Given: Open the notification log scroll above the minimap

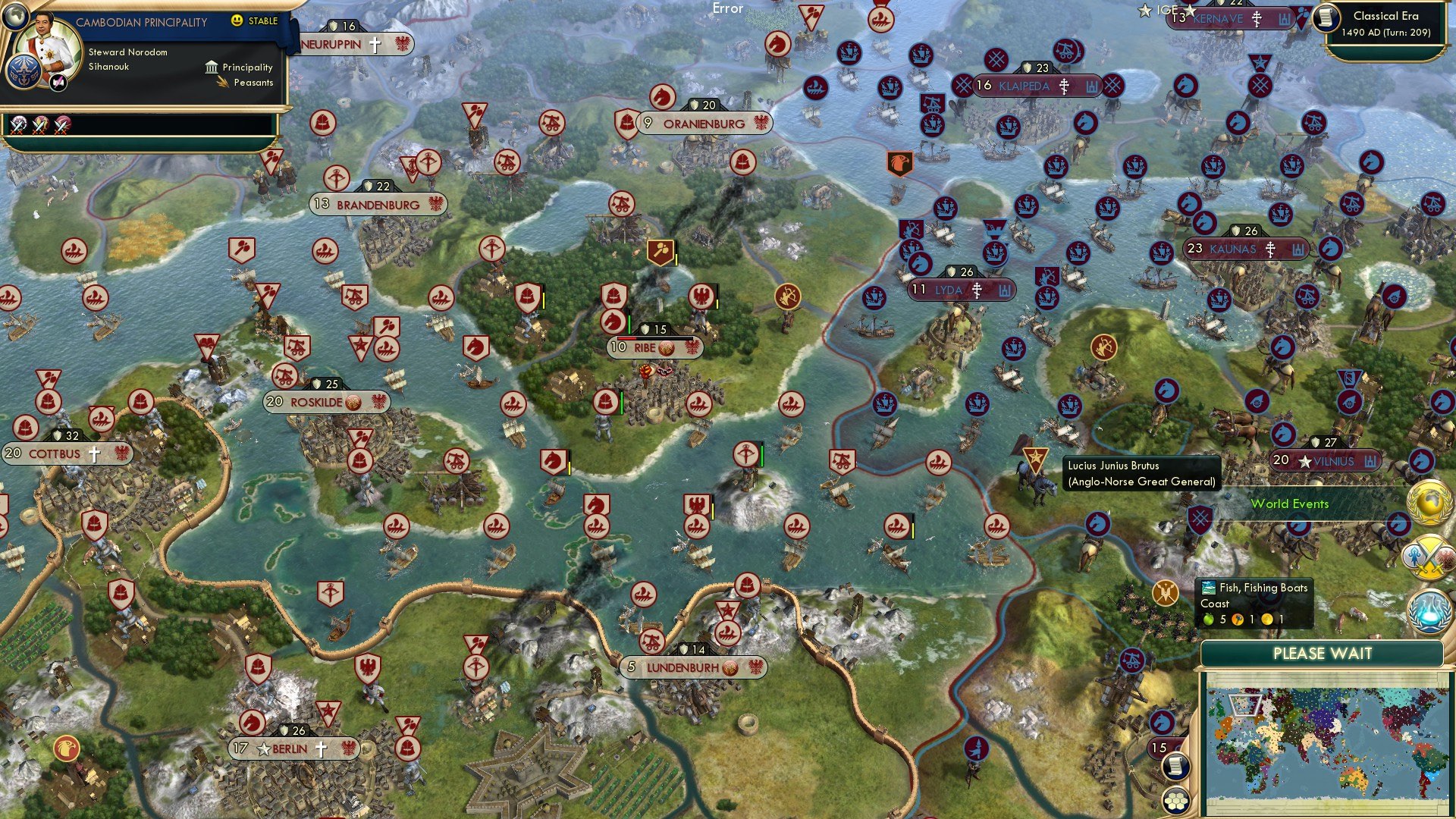Looking at the screenshot, I should pyautogui.click(x=1176, y=767).
